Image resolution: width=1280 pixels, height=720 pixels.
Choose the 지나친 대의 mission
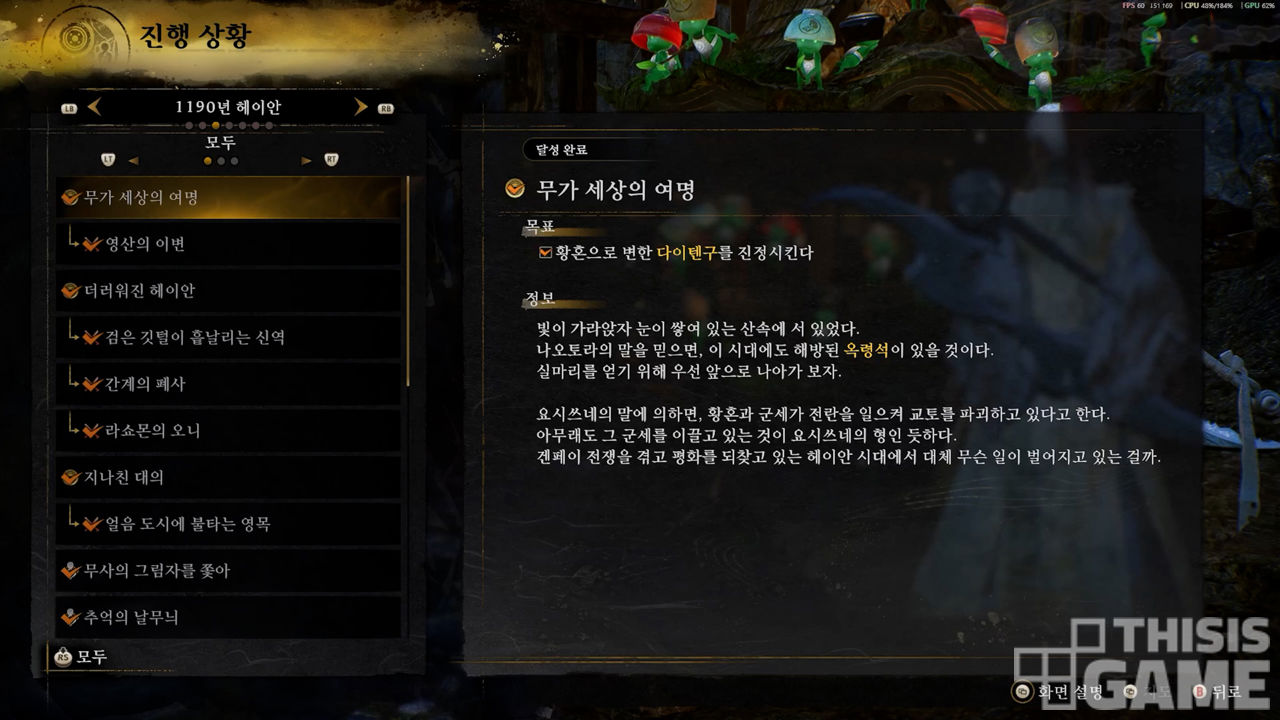tap(230, 478)
